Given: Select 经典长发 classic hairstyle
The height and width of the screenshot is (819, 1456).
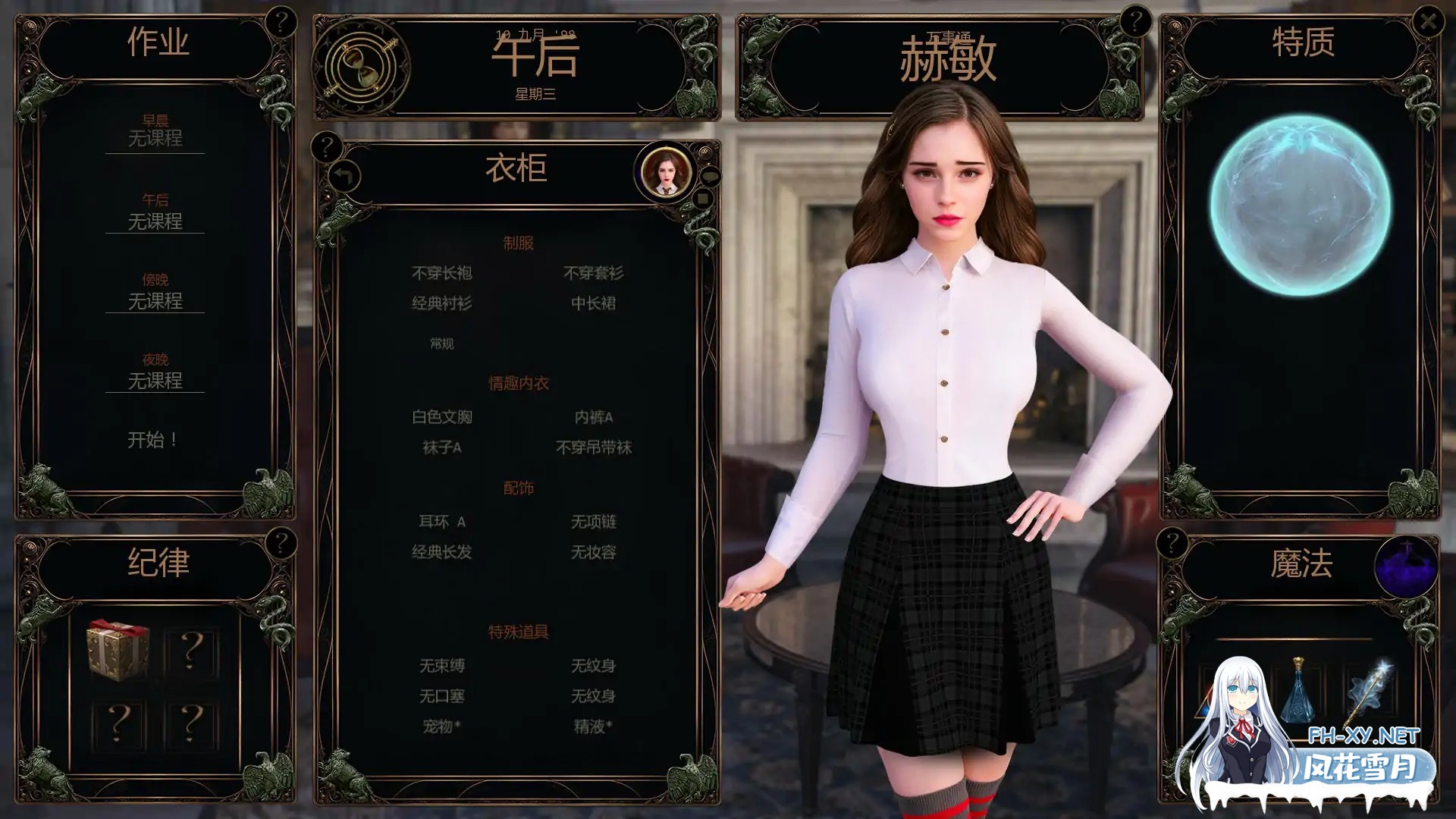Looking at the screenshot, I should pyautogui.click(x=442, y=553).
